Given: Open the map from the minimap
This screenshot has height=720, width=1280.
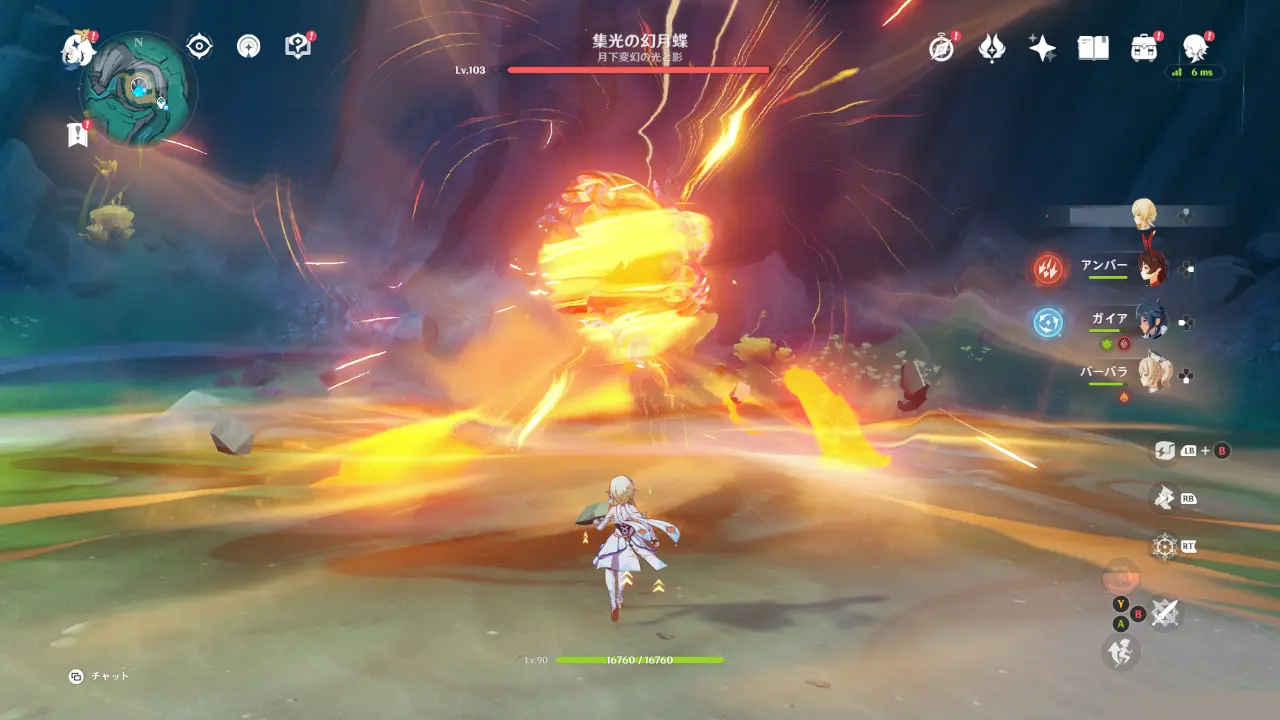Looking at the screenshot, I should click(x=137, y=88).
